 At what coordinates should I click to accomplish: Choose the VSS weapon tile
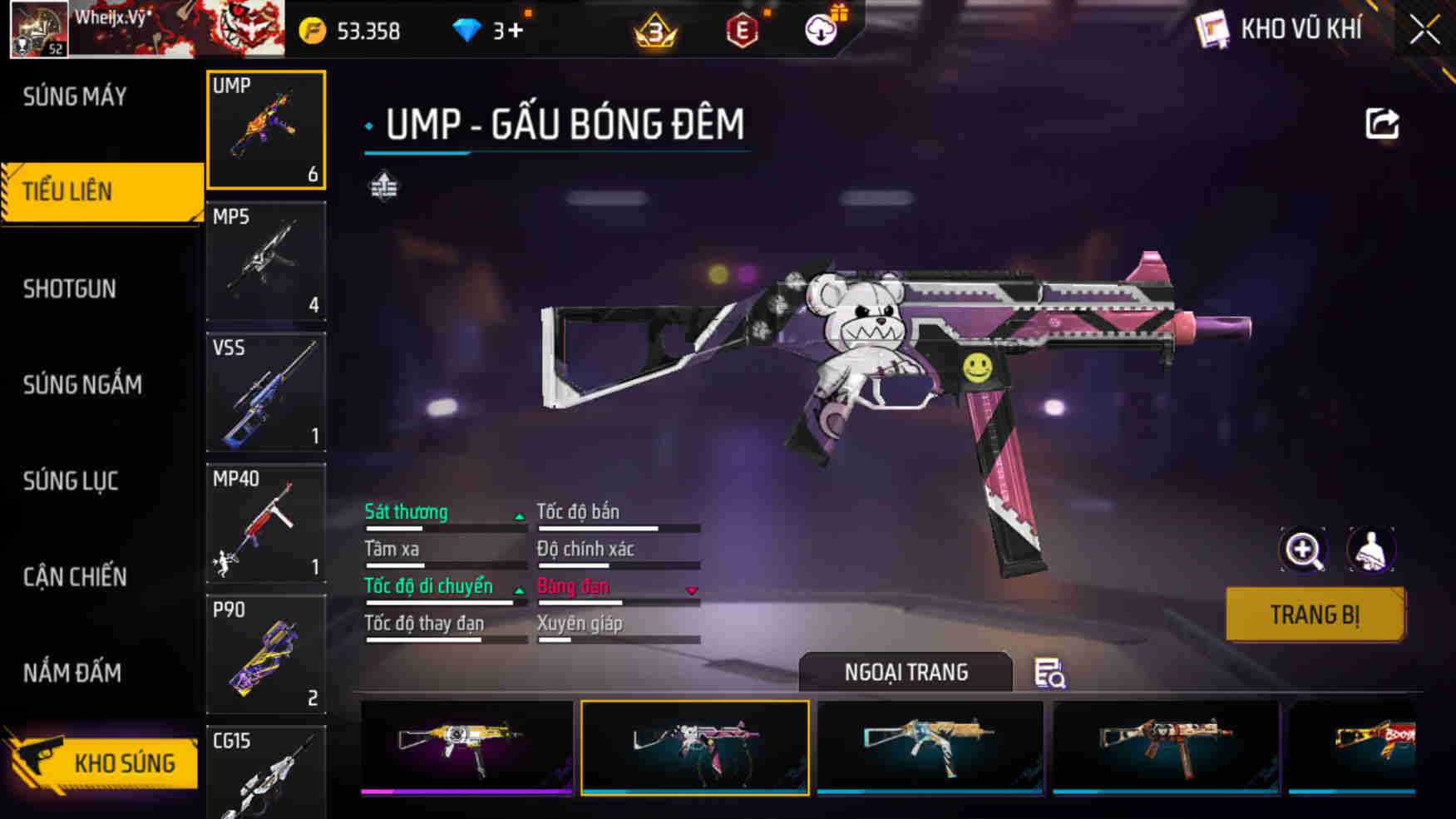click(x=266, y=392)
